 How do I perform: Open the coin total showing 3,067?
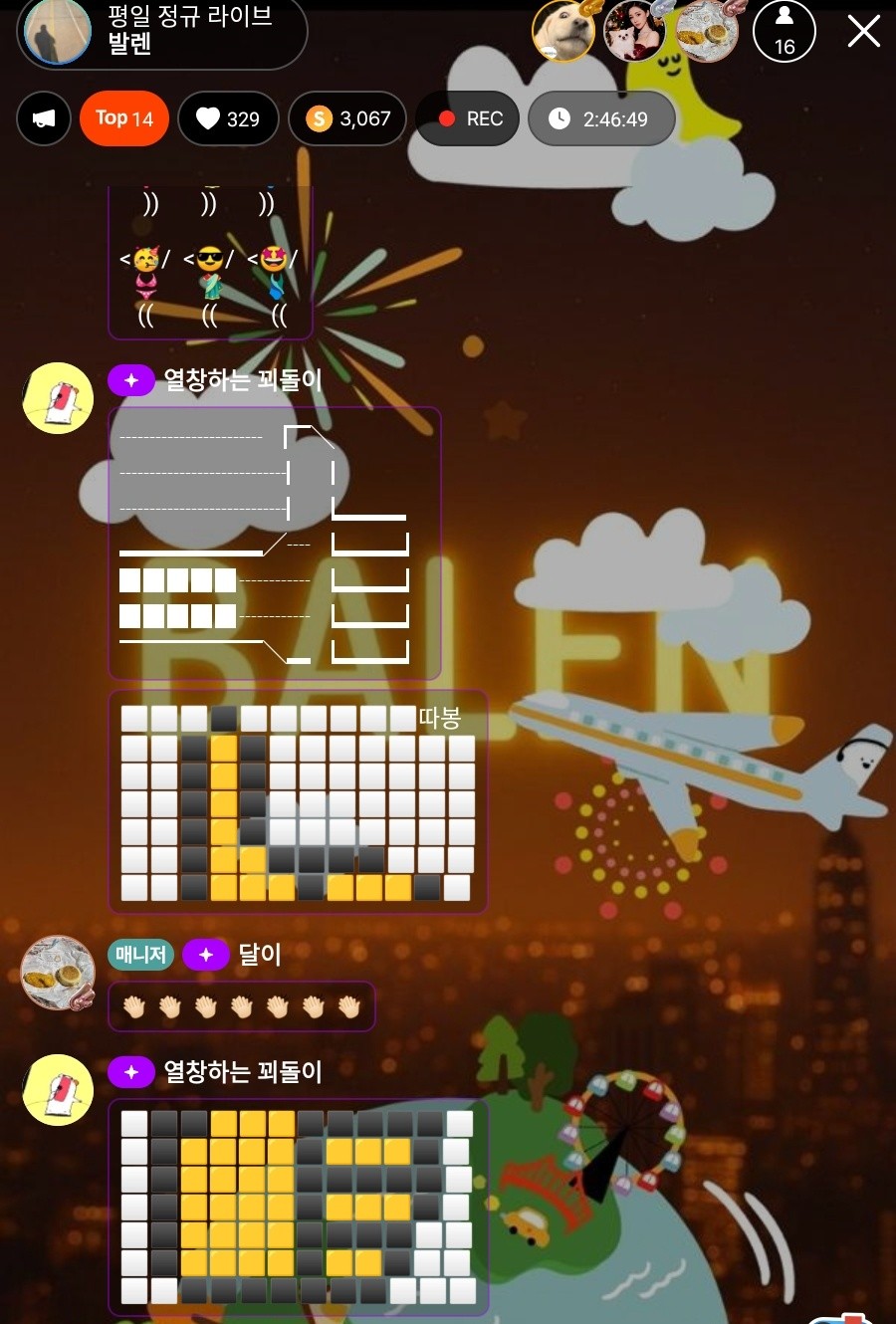click(347, 118)
